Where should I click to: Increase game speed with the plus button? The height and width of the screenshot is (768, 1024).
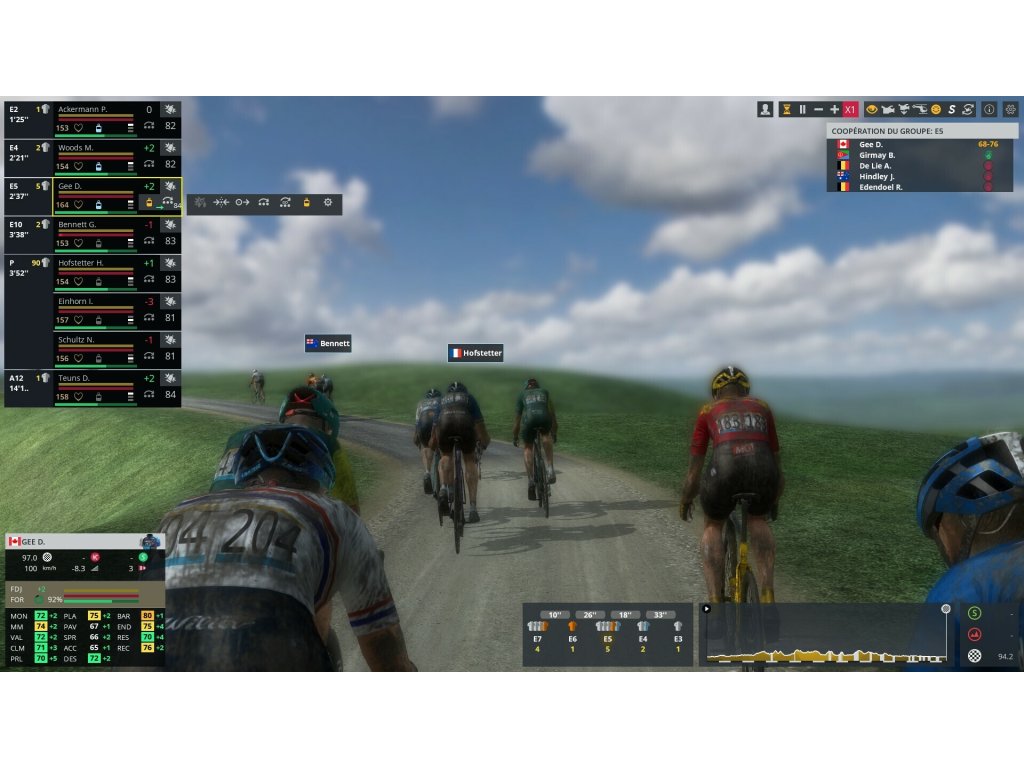point(834,109)
